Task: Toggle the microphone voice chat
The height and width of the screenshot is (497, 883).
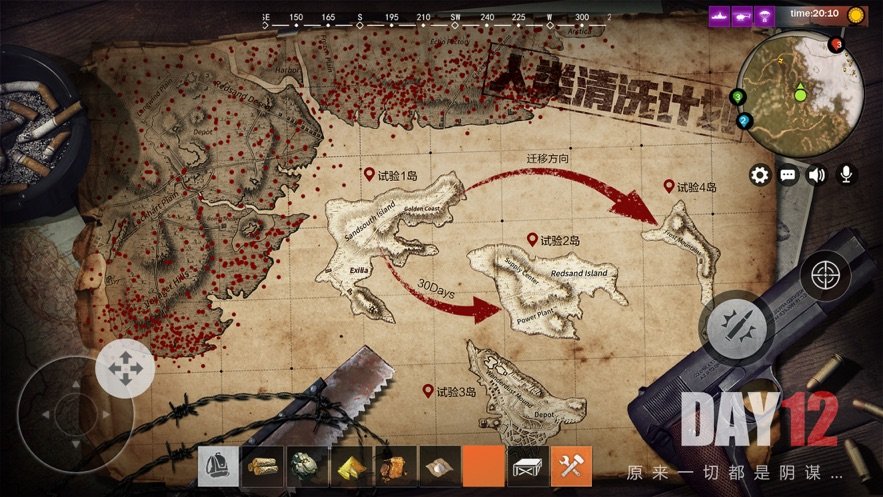Action: coord(847,175)
